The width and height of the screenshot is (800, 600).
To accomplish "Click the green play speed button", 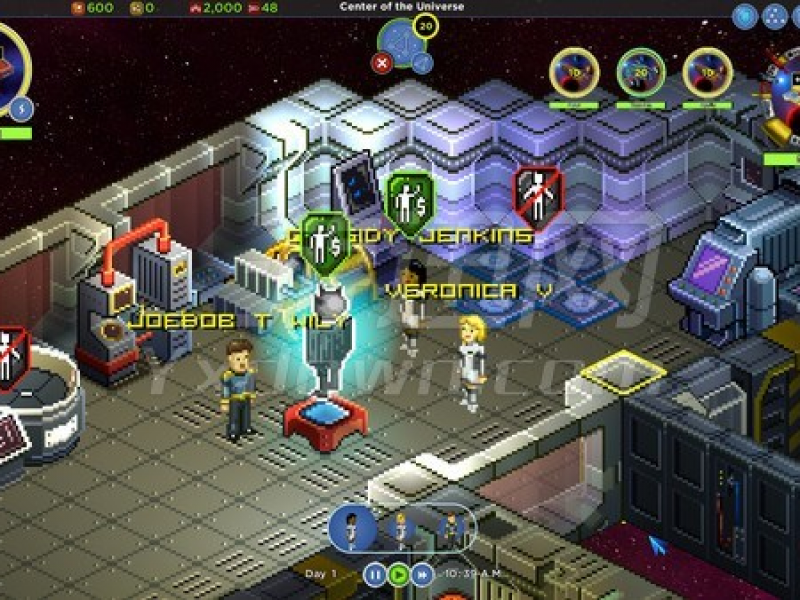I will pos(399,575).
